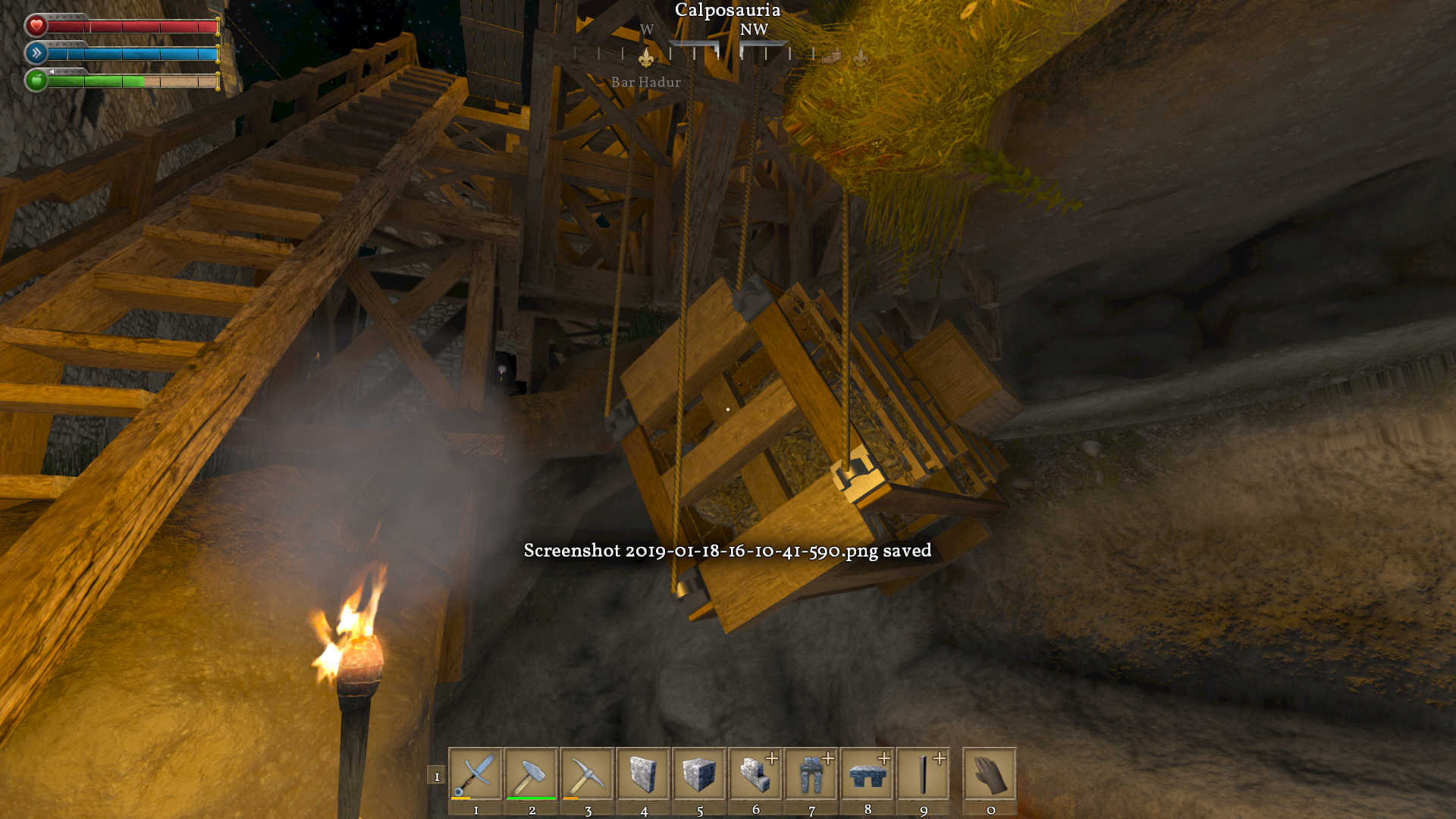1456x819 pixels.
Task: Select the stone wall slab block
Action: (x=644, y=774)
